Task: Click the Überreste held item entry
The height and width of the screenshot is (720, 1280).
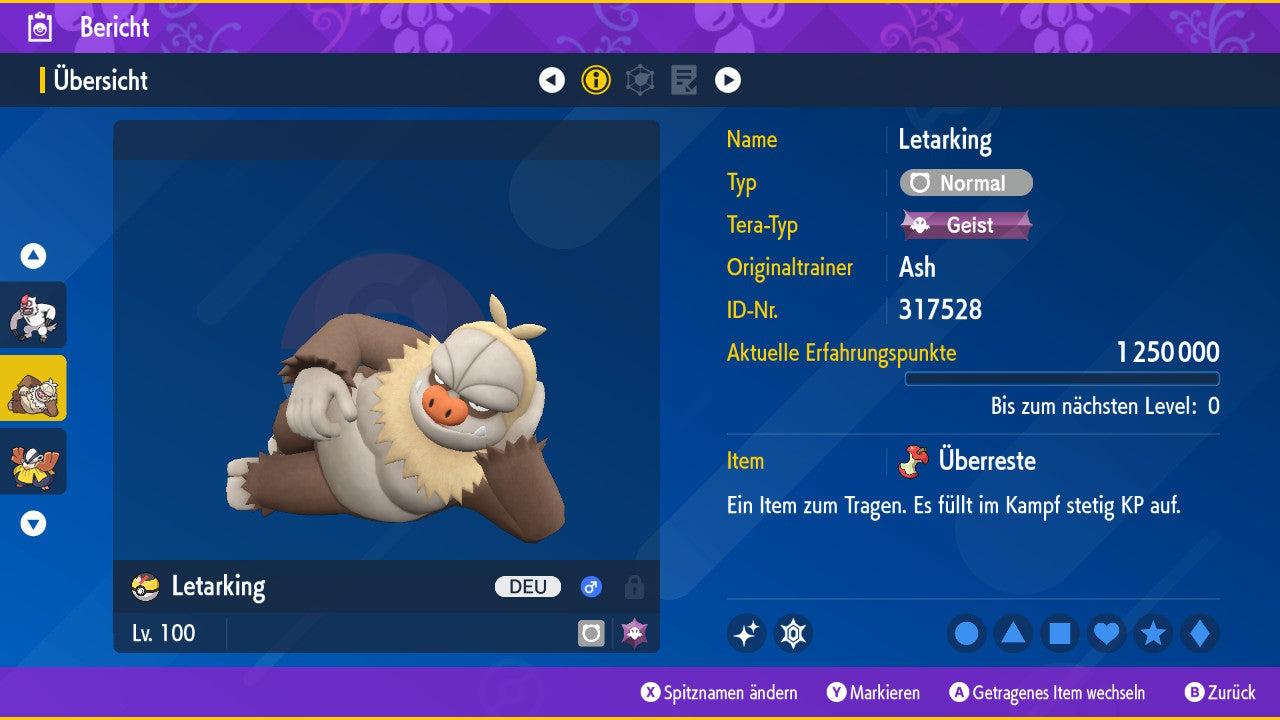Action: (x=986, y=461)
